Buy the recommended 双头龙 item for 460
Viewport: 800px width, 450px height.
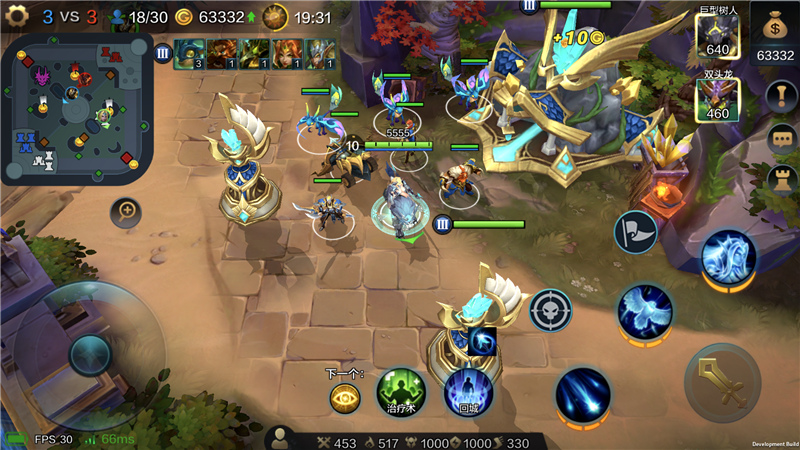click(x=717, y=100)
